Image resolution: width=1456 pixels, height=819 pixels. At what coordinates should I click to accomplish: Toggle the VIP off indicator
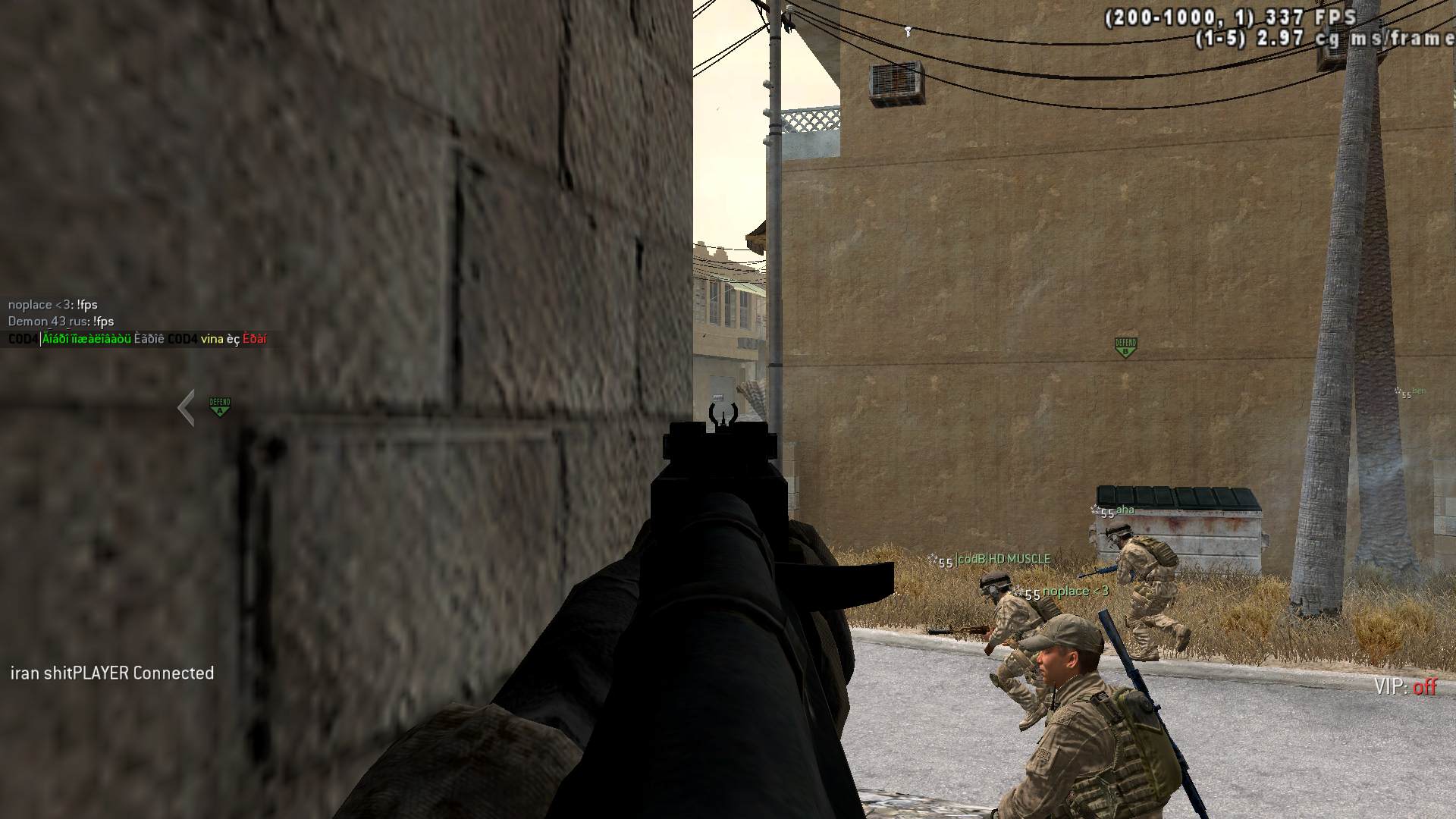(1405, 687)
